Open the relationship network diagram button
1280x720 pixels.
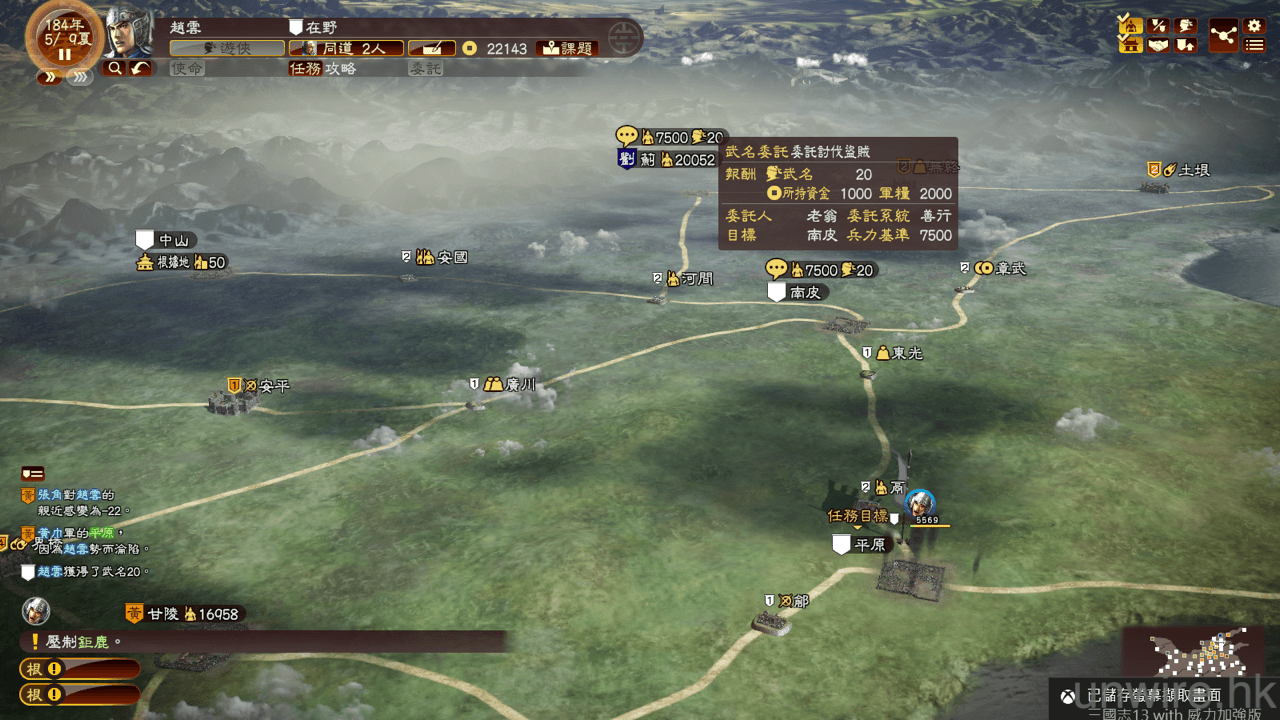click(1223, 35)
